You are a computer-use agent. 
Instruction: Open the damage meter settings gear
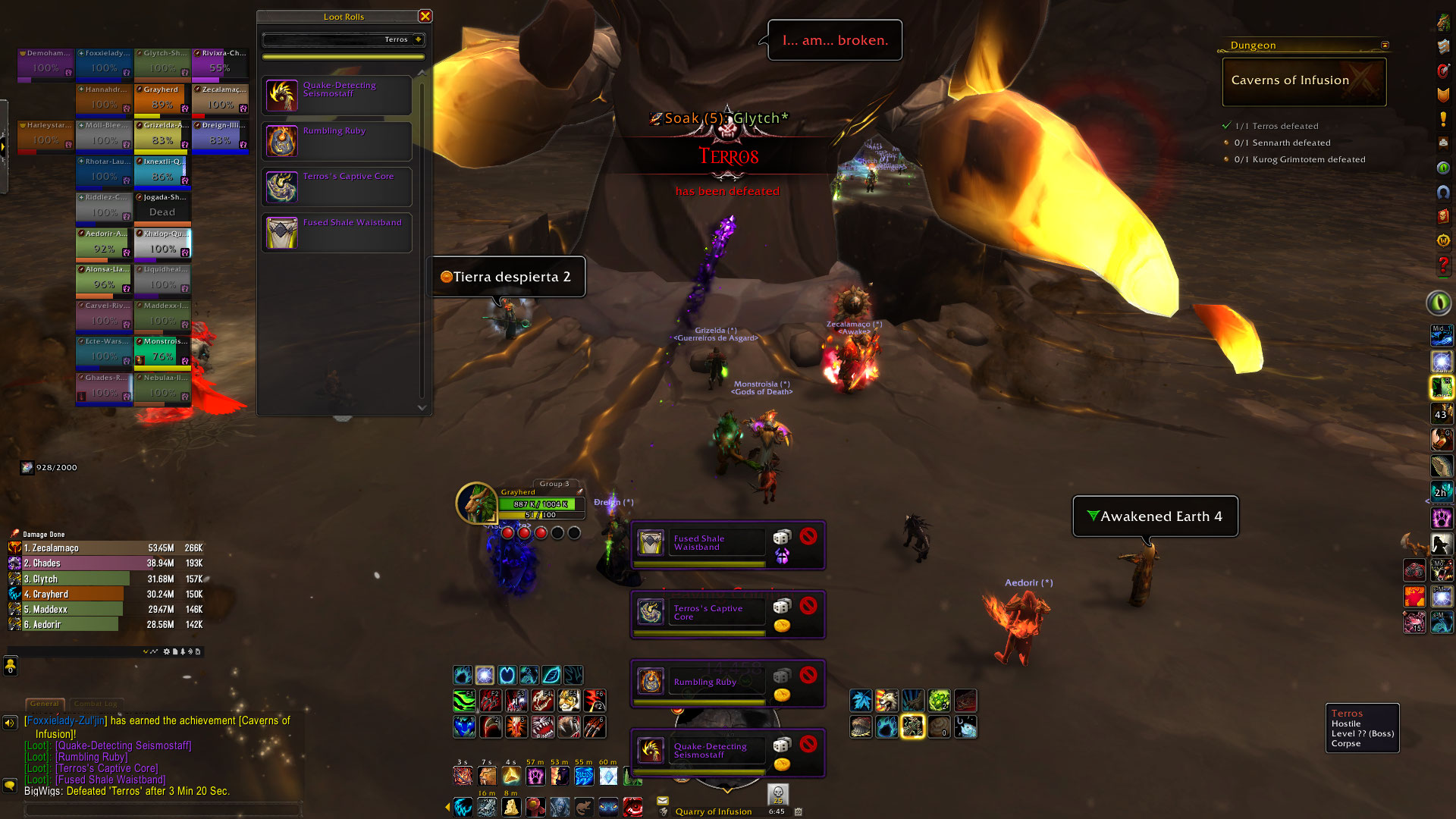click(167, 651)
